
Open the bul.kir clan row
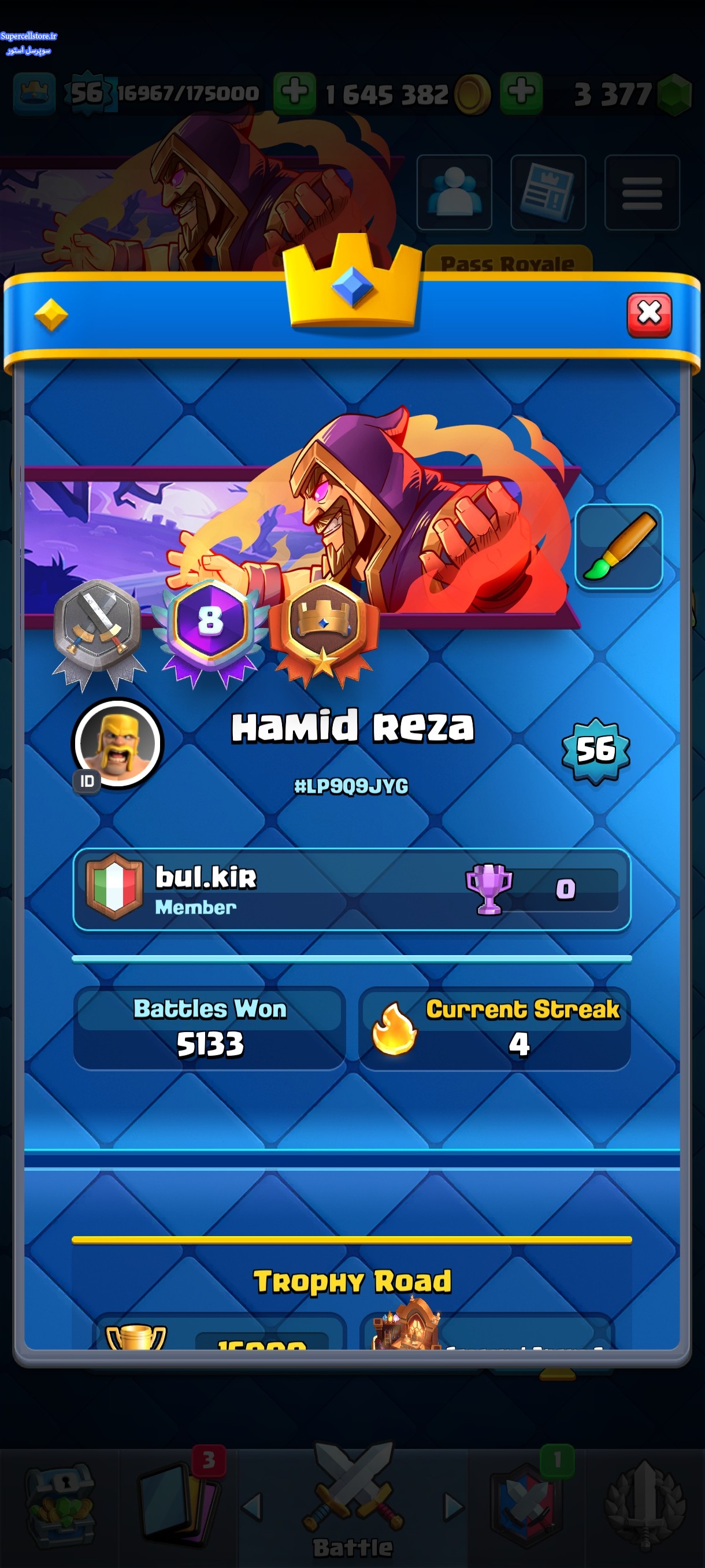(351, 889)
